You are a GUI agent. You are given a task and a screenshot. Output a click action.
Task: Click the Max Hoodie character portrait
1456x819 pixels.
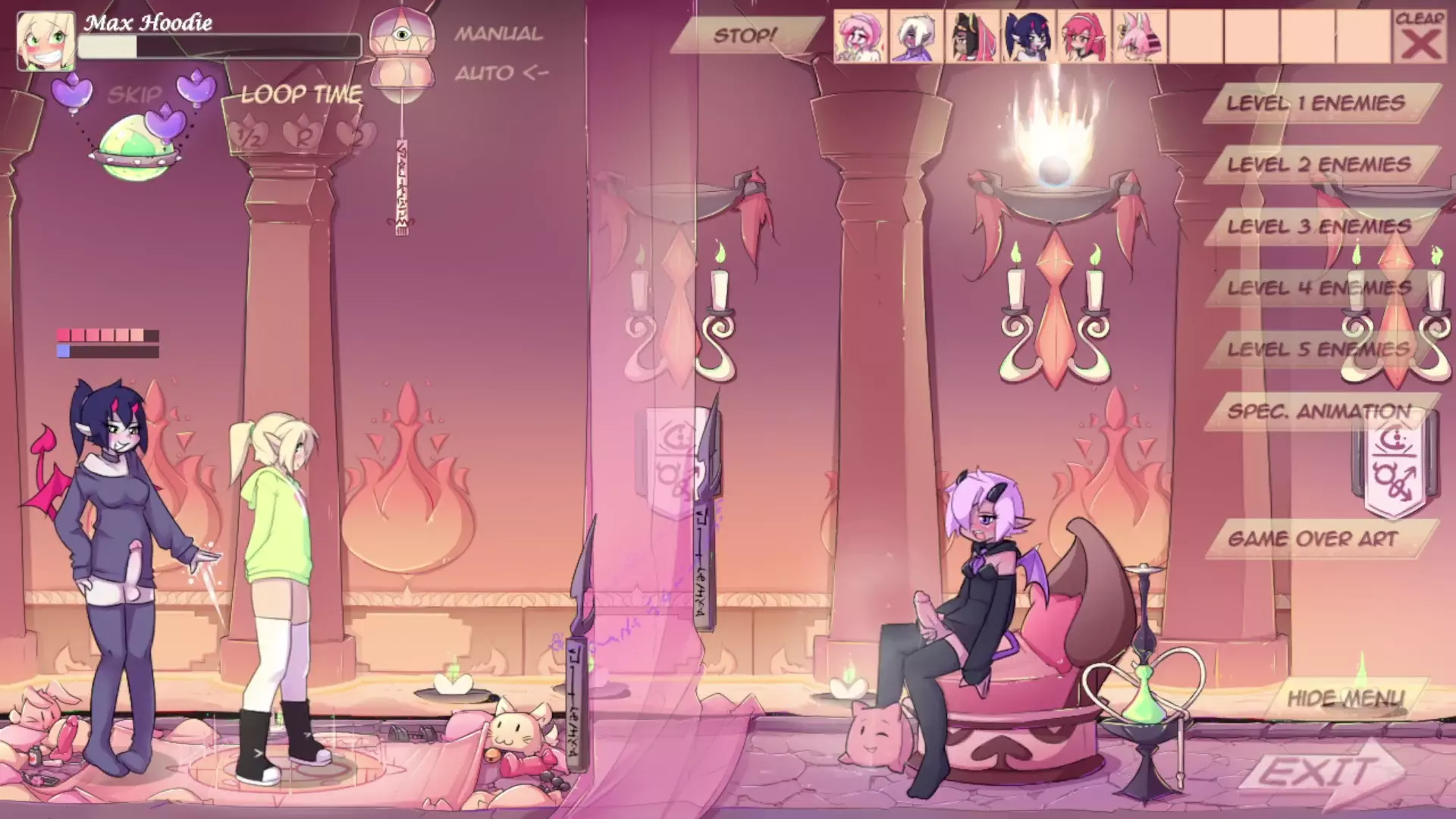tap(45, 40)
